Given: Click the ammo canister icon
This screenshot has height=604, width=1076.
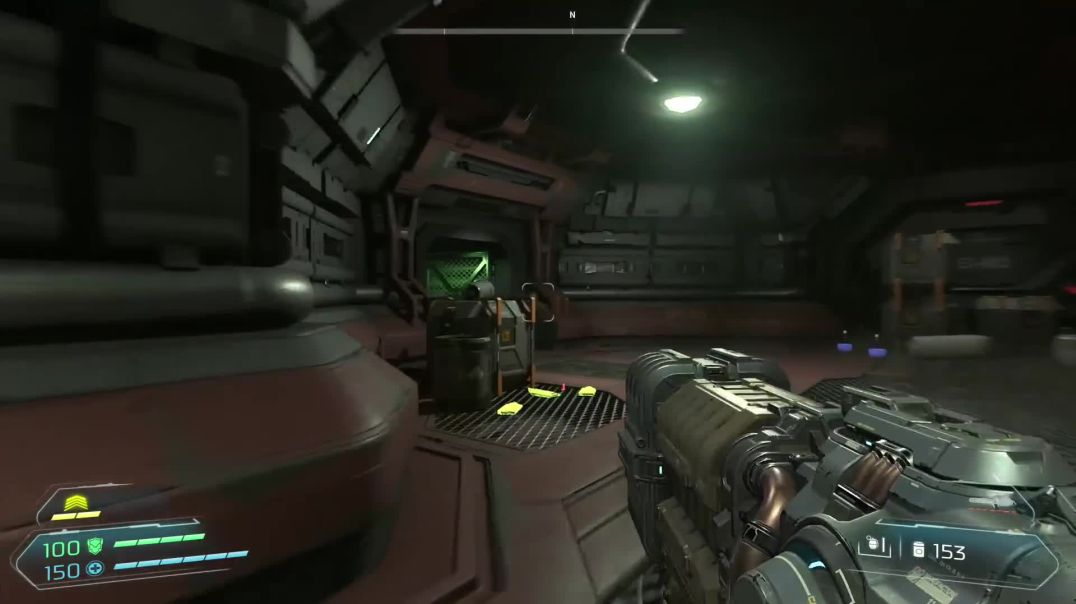Looking at the screenshot, I should [918, 550].
